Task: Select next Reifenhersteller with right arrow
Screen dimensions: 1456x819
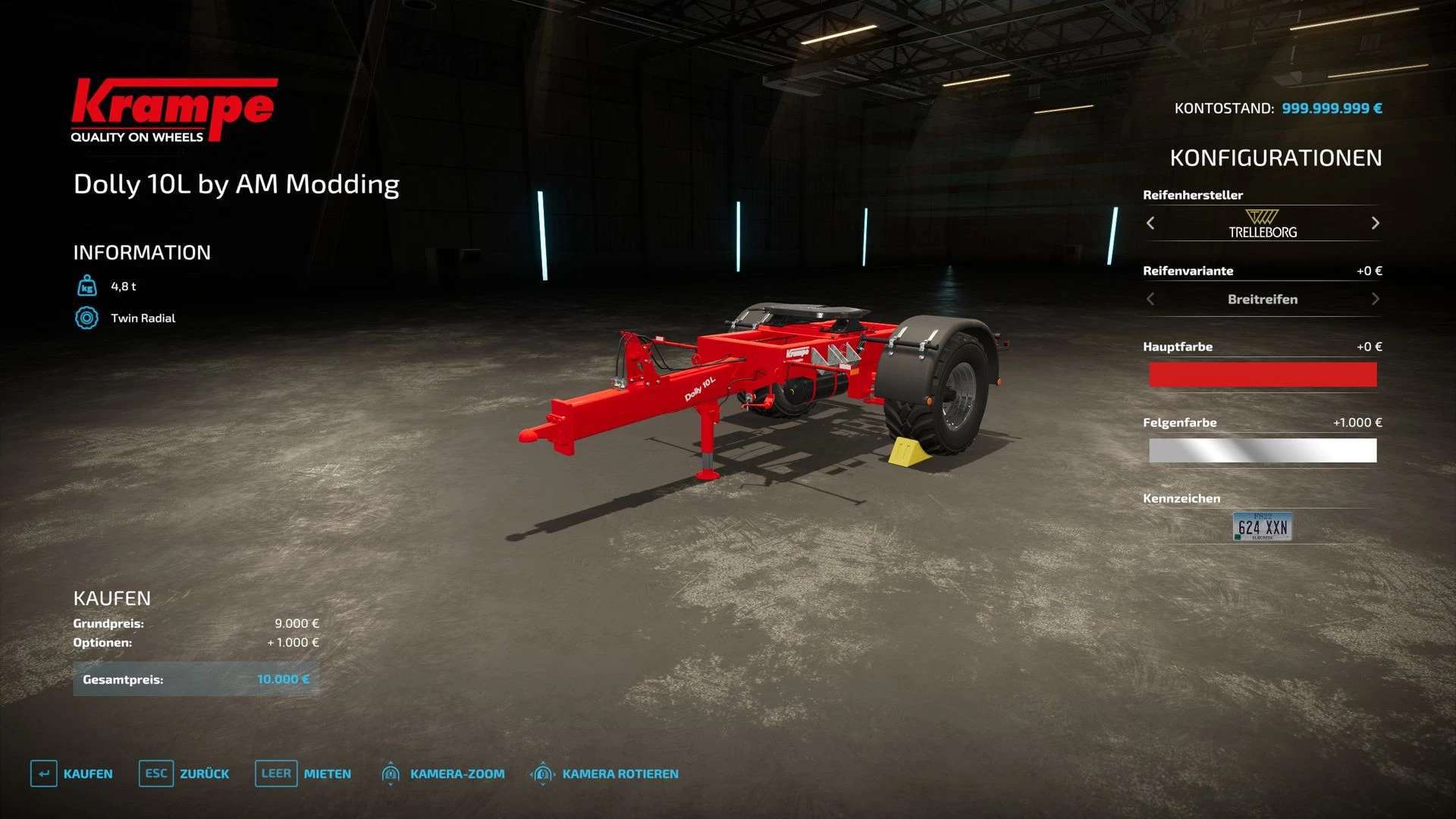Action: pos(1375,223)
